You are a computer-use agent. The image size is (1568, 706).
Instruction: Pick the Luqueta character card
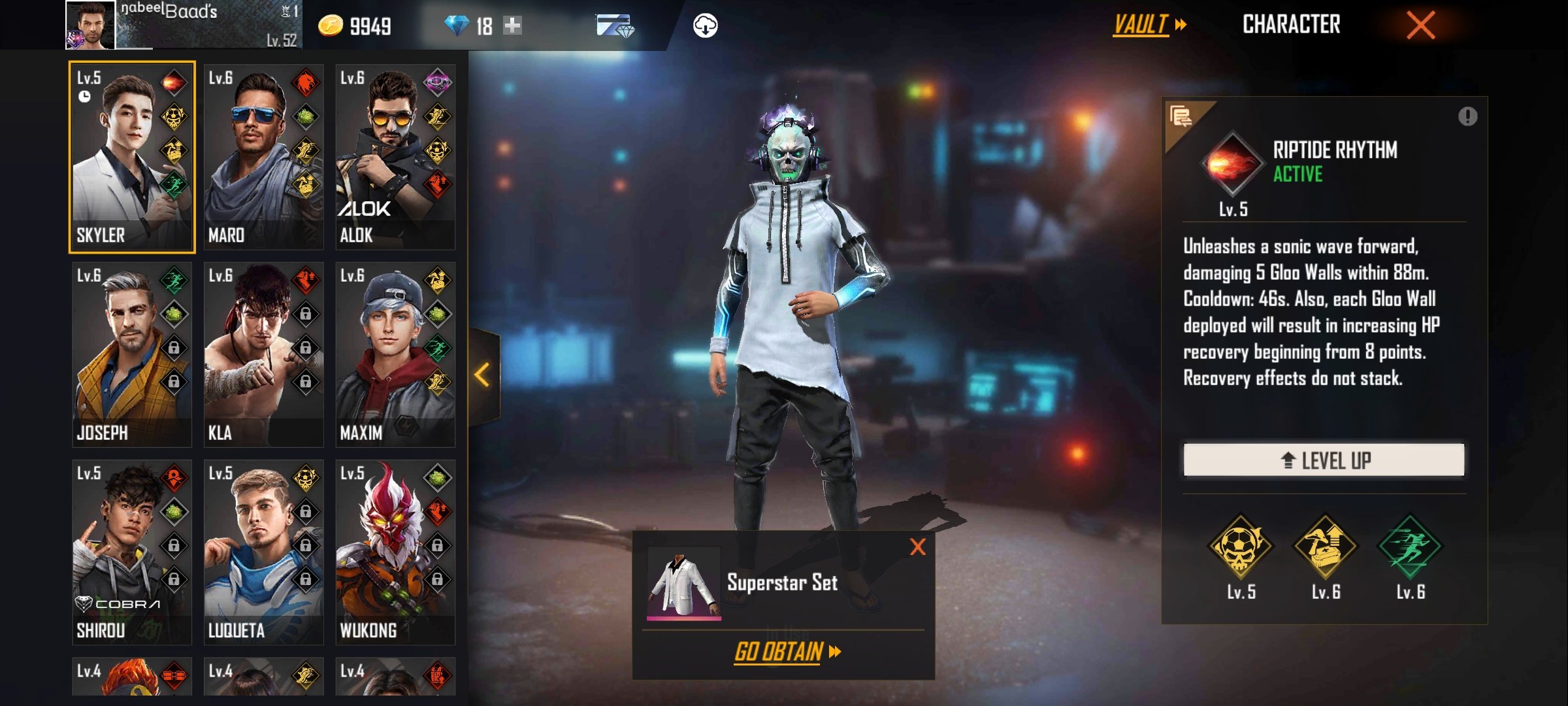[x=263, y=552]
